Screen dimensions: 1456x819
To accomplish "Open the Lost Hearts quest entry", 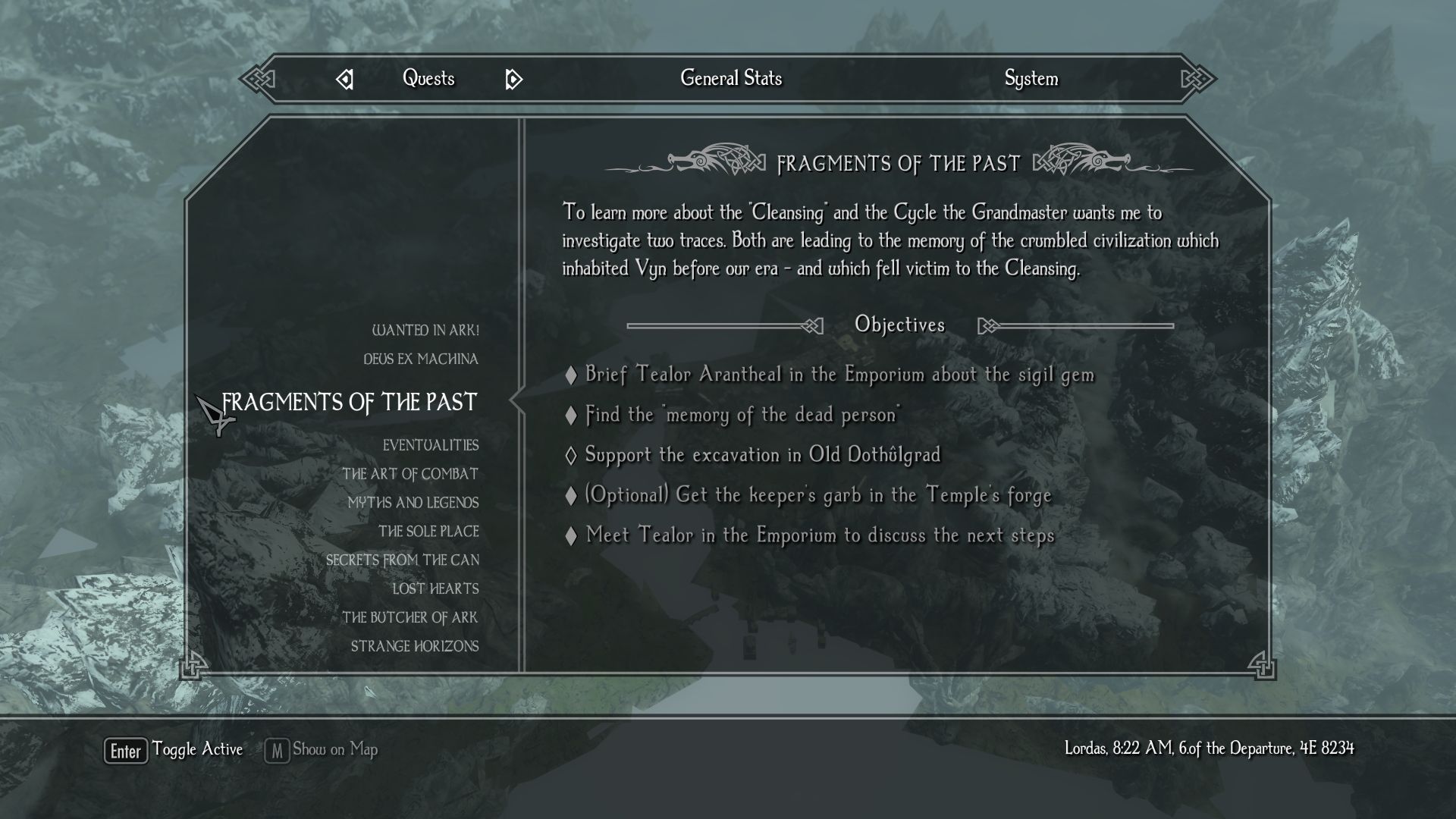I will click(435, 589).
